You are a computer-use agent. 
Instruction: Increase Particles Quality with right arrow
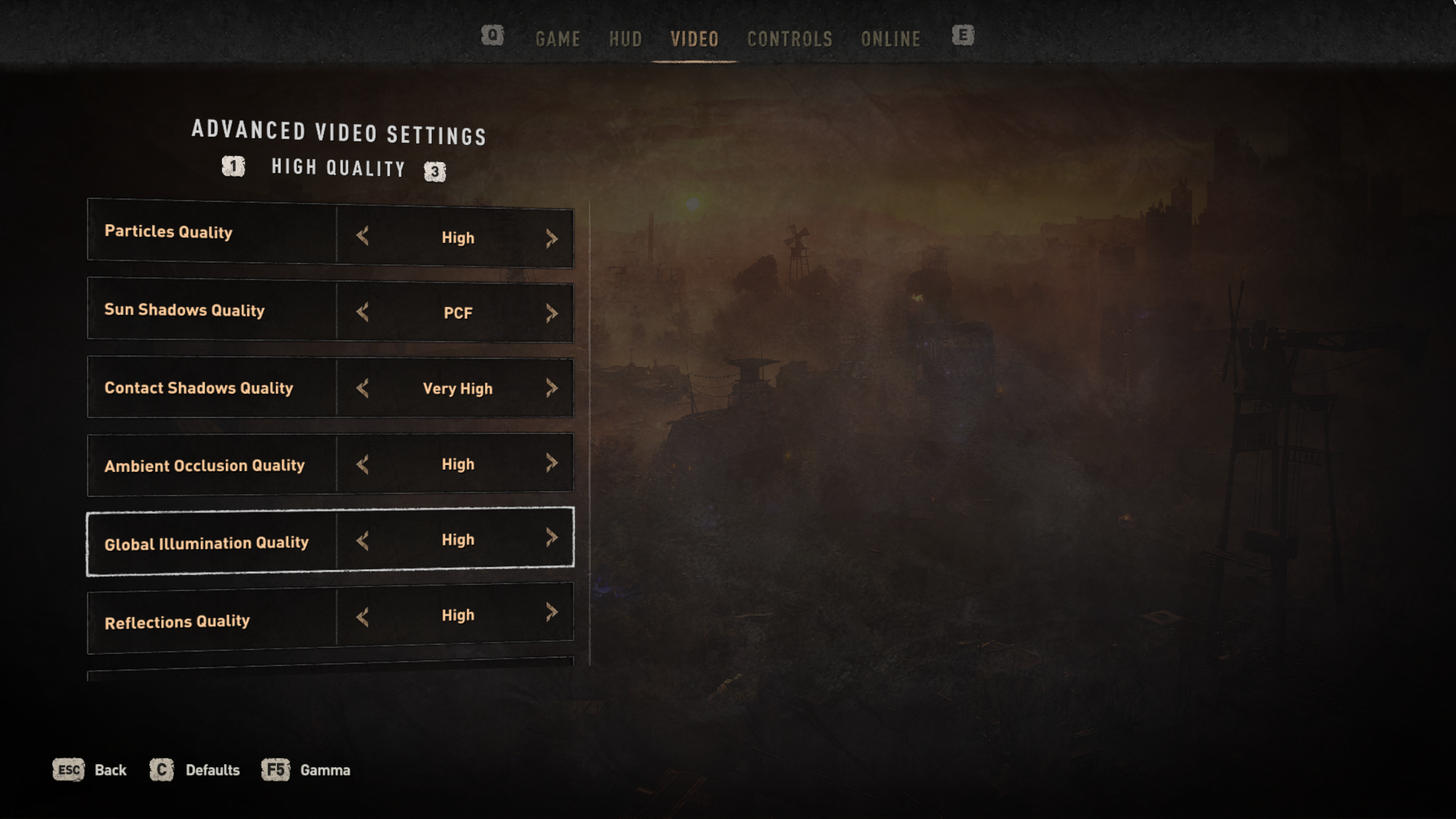click(x=552, y=238)
